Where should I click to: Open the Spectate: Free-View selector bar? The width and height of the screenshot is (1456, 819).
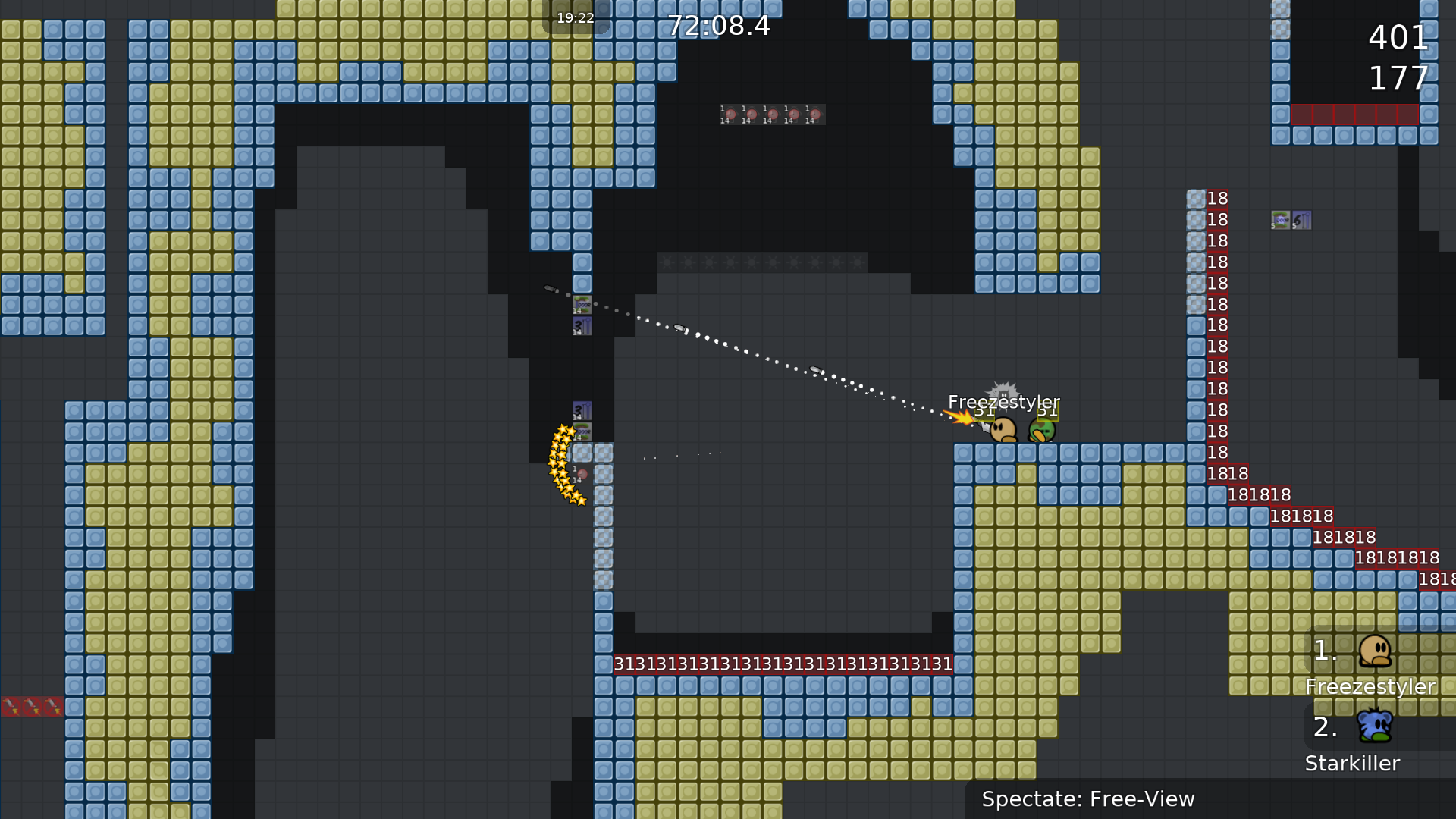(1088, 799)
